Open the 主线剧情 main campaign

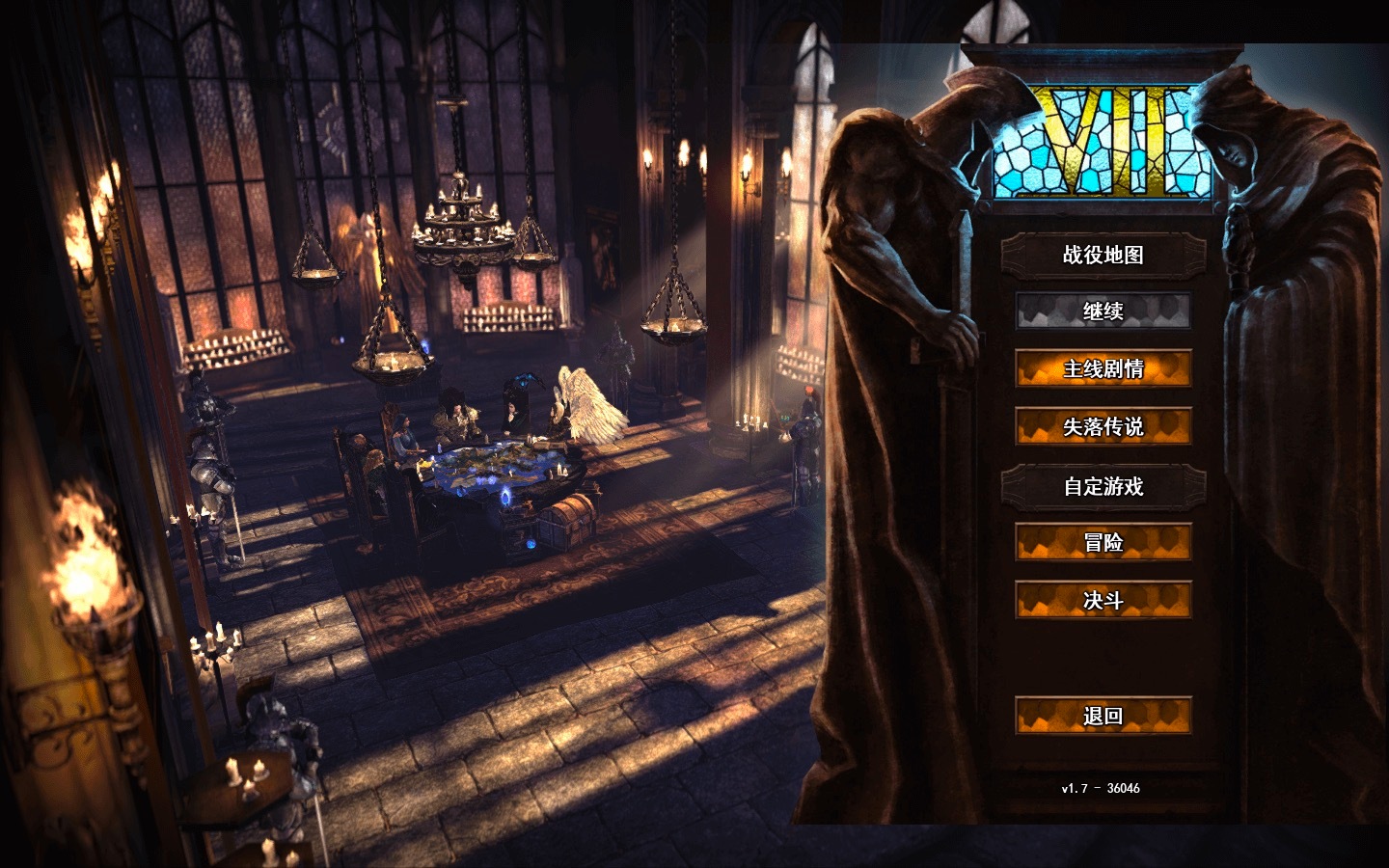pyautogui.click(x=1103, y=368)
